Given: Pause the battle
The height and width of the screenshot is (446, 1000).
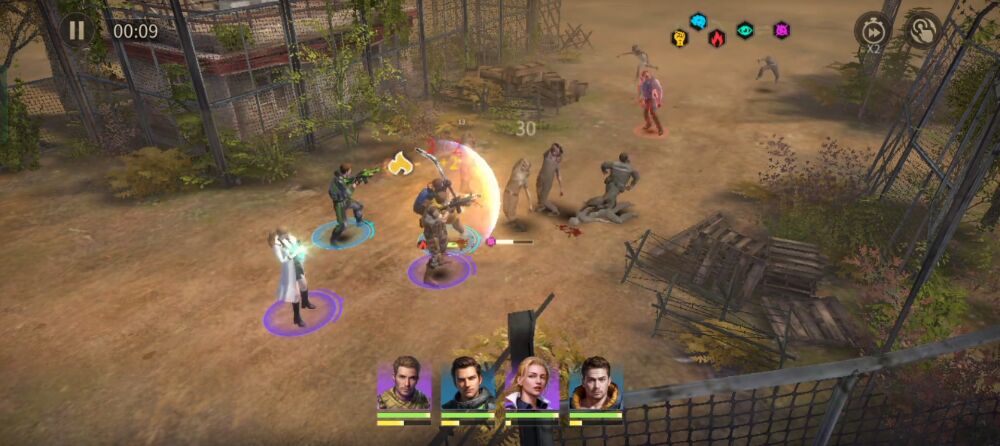Looking at the screenshot, I should (x=76, y=29).
